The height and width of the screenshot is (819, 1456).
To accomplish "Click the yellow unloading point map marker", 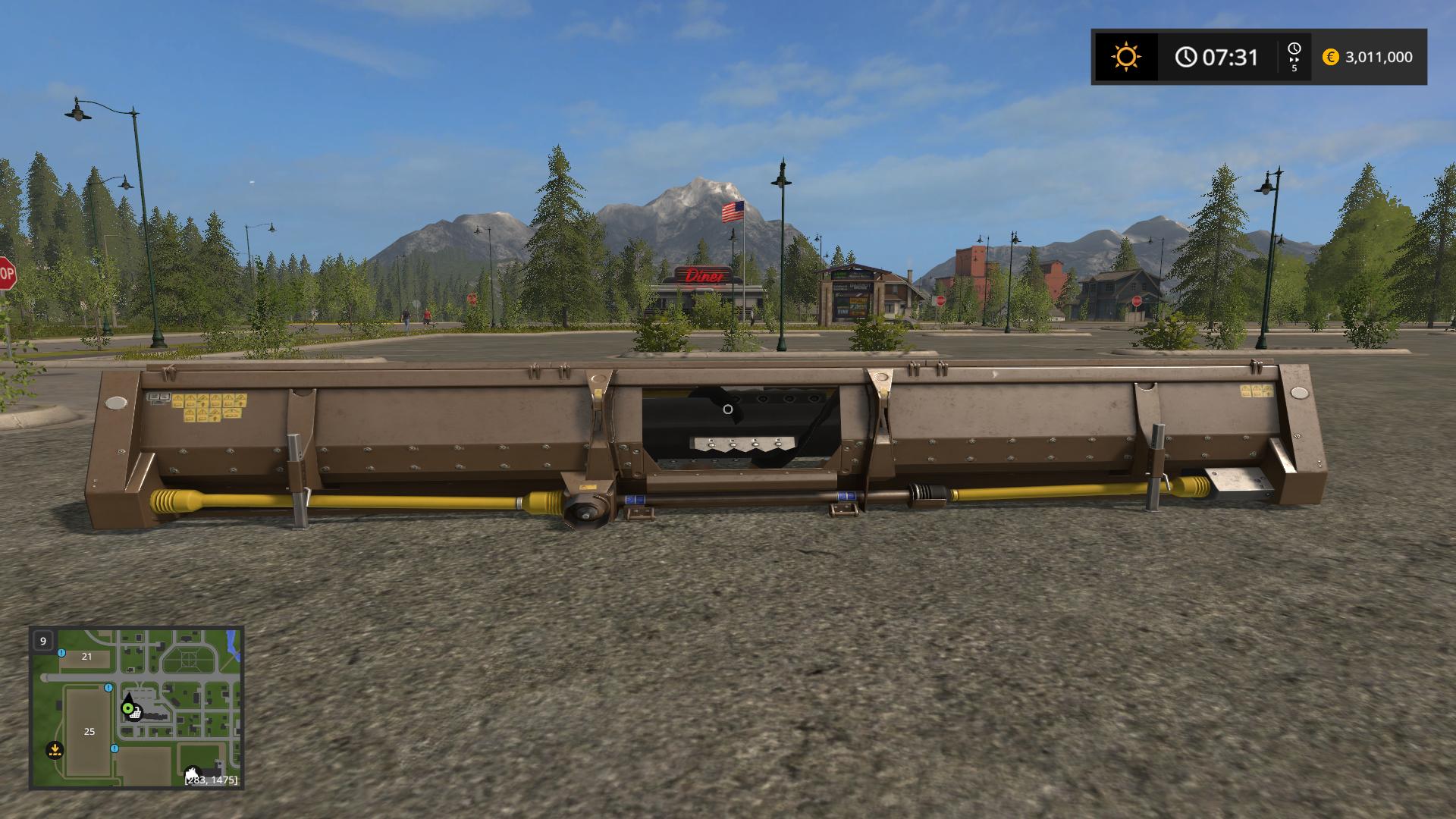I will point(54,750).
